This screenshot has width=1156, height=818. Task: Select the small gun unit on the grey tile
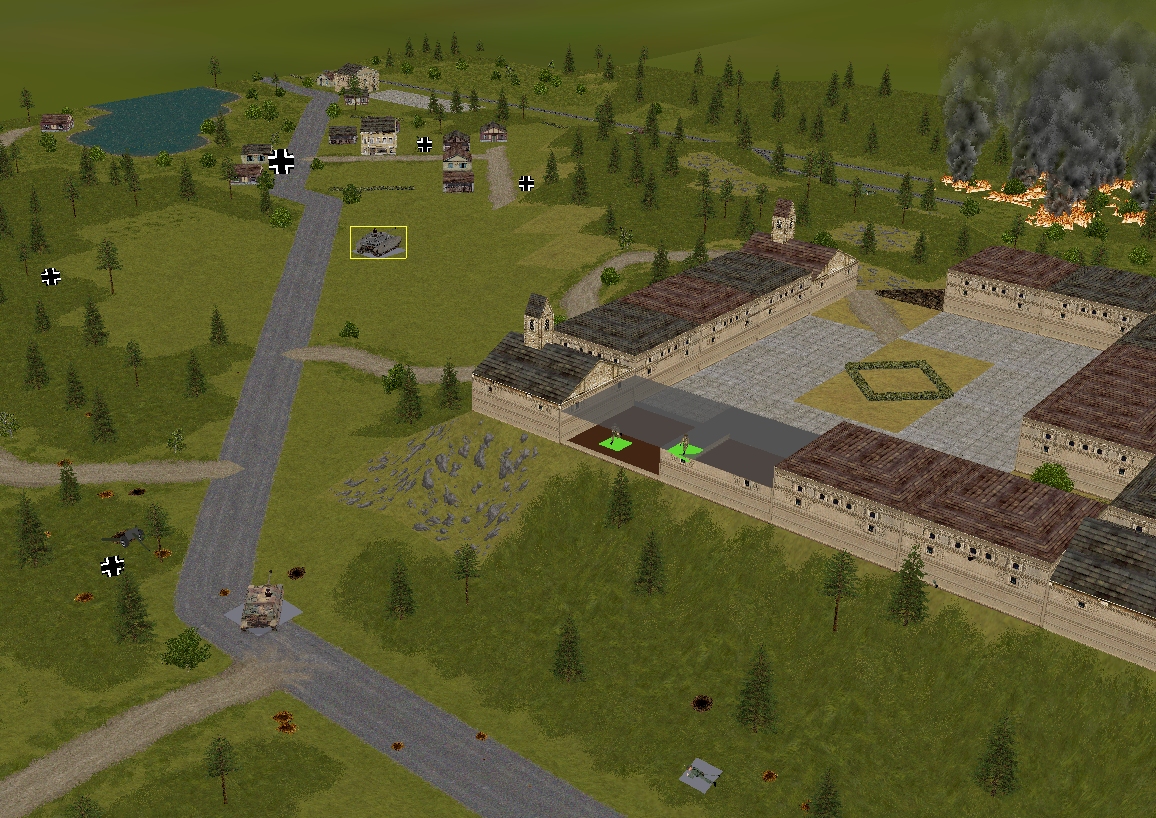point(701,774)
